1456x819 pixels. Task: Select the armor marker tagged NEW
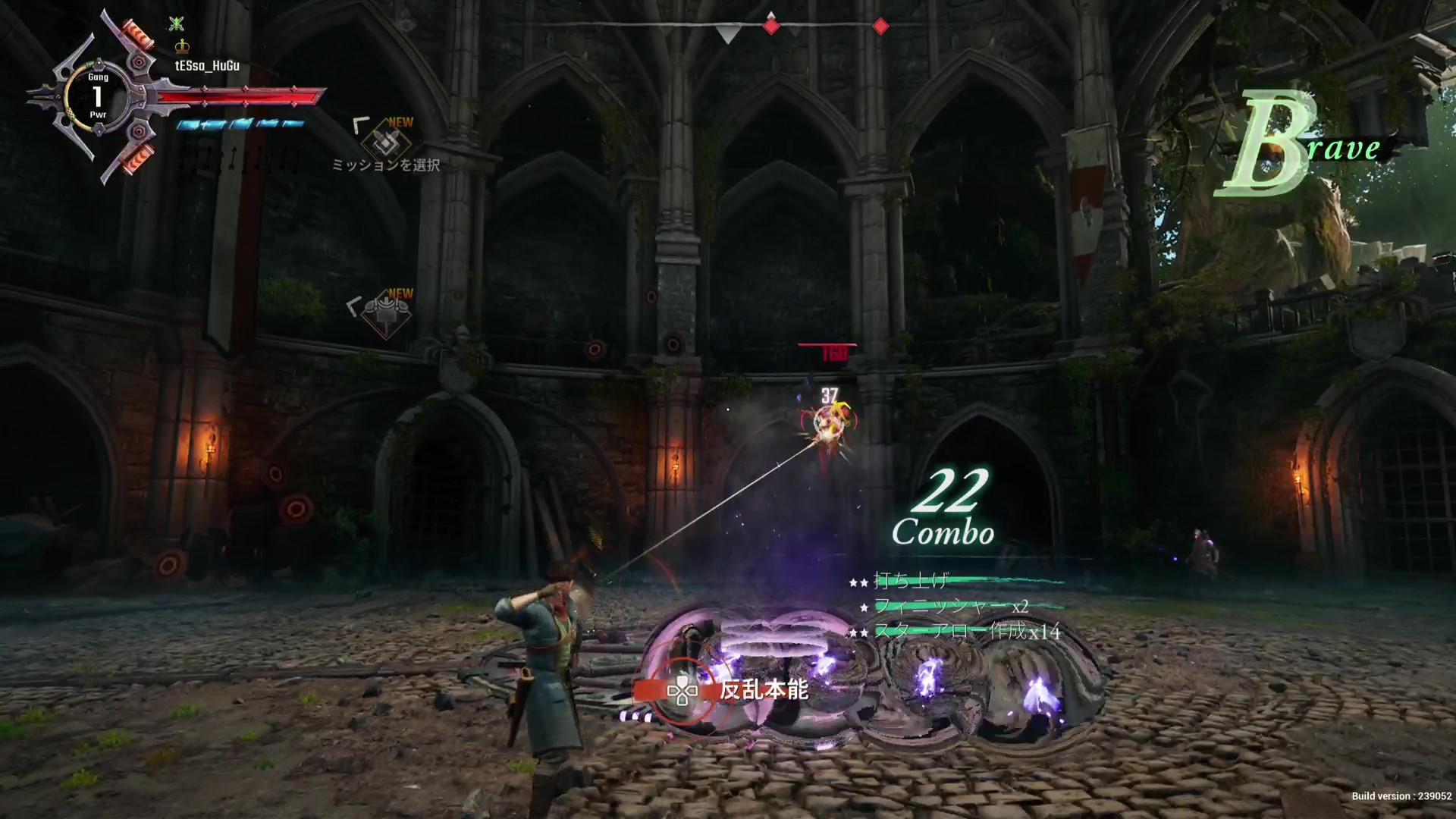(386, 312)
